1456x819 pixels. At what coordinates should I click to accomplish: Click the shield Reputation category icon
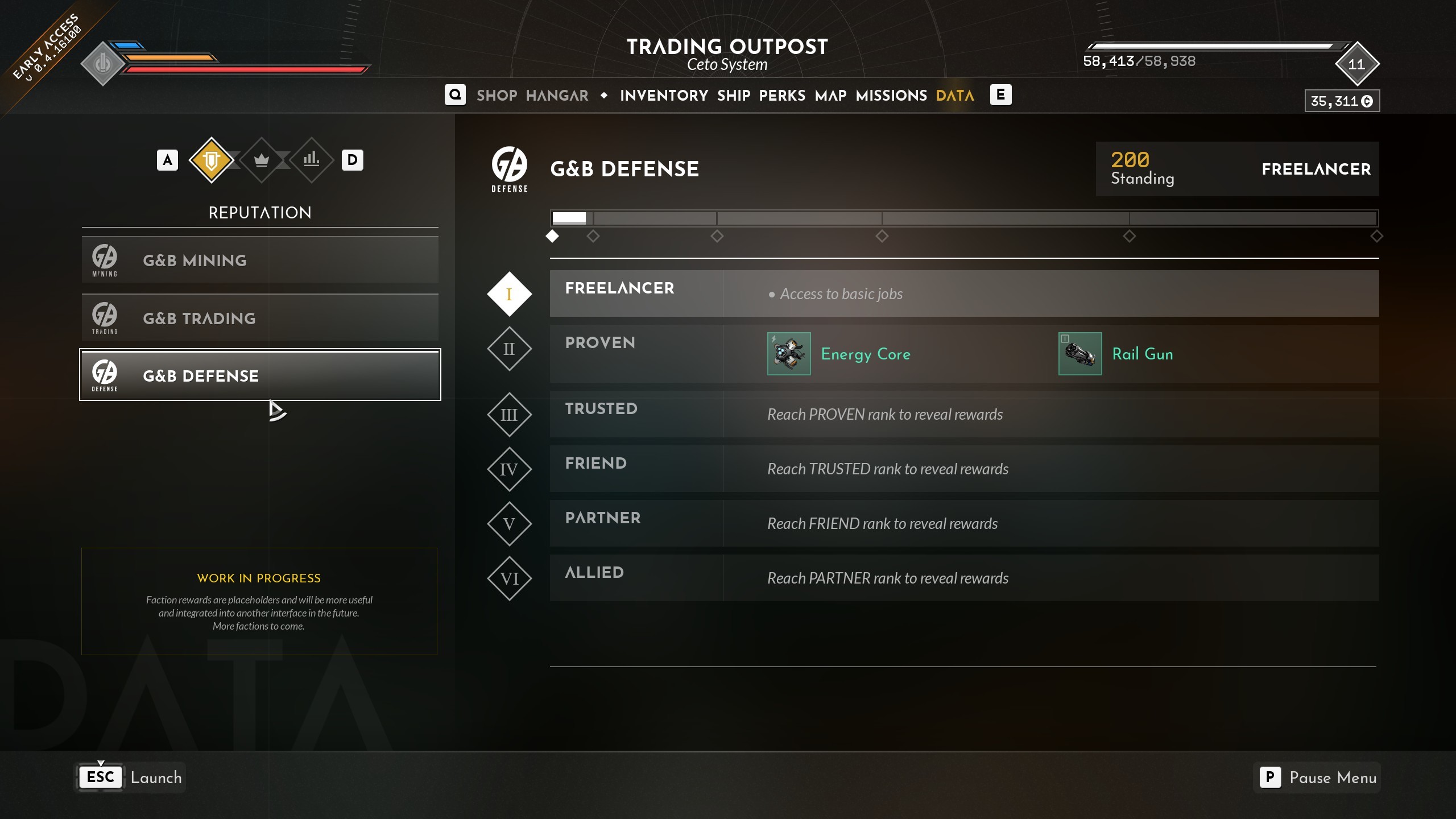[x=212, y=160]
